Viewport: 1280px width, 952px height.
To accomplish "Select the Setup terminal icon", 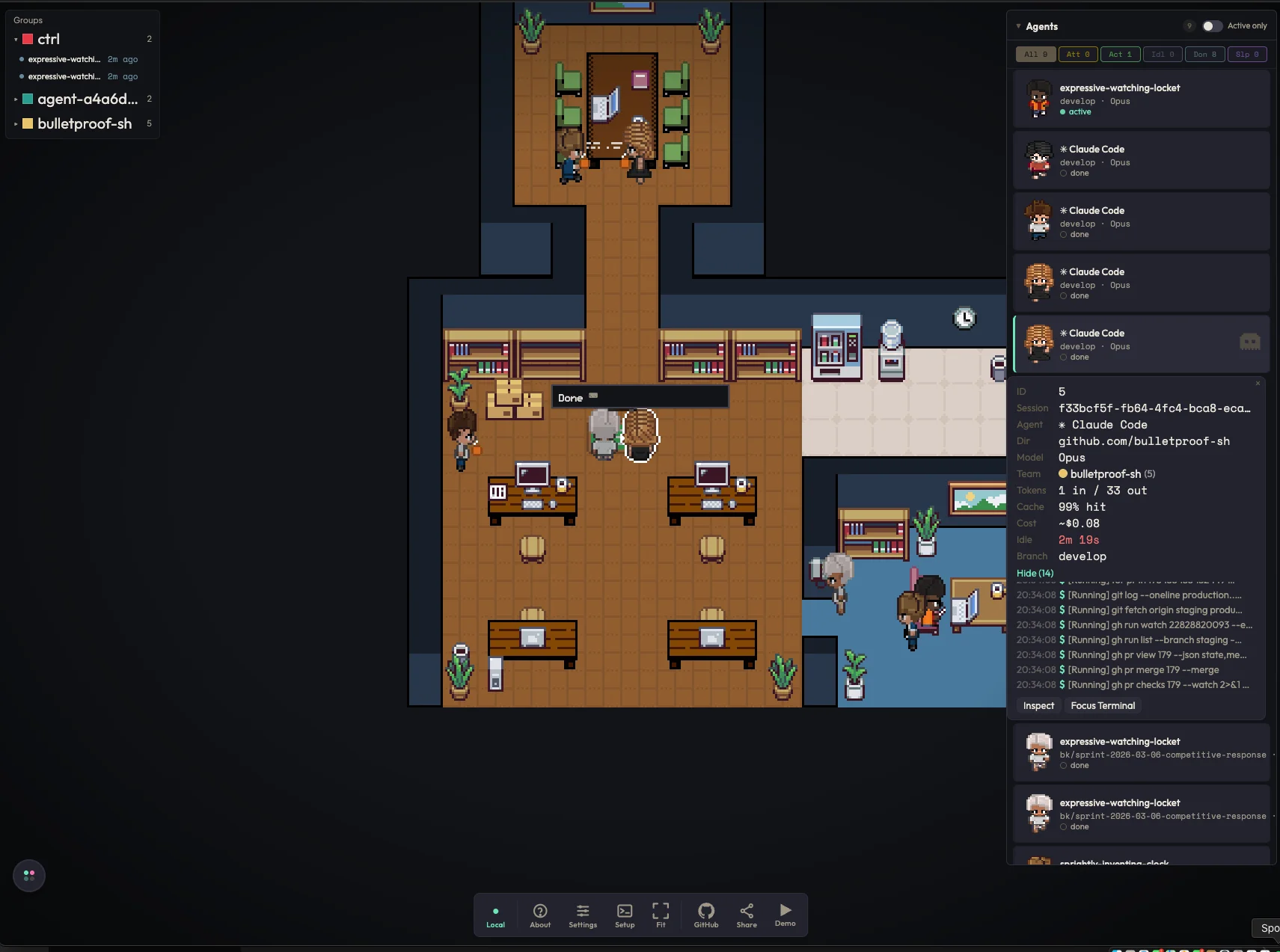I will (624, 915).
